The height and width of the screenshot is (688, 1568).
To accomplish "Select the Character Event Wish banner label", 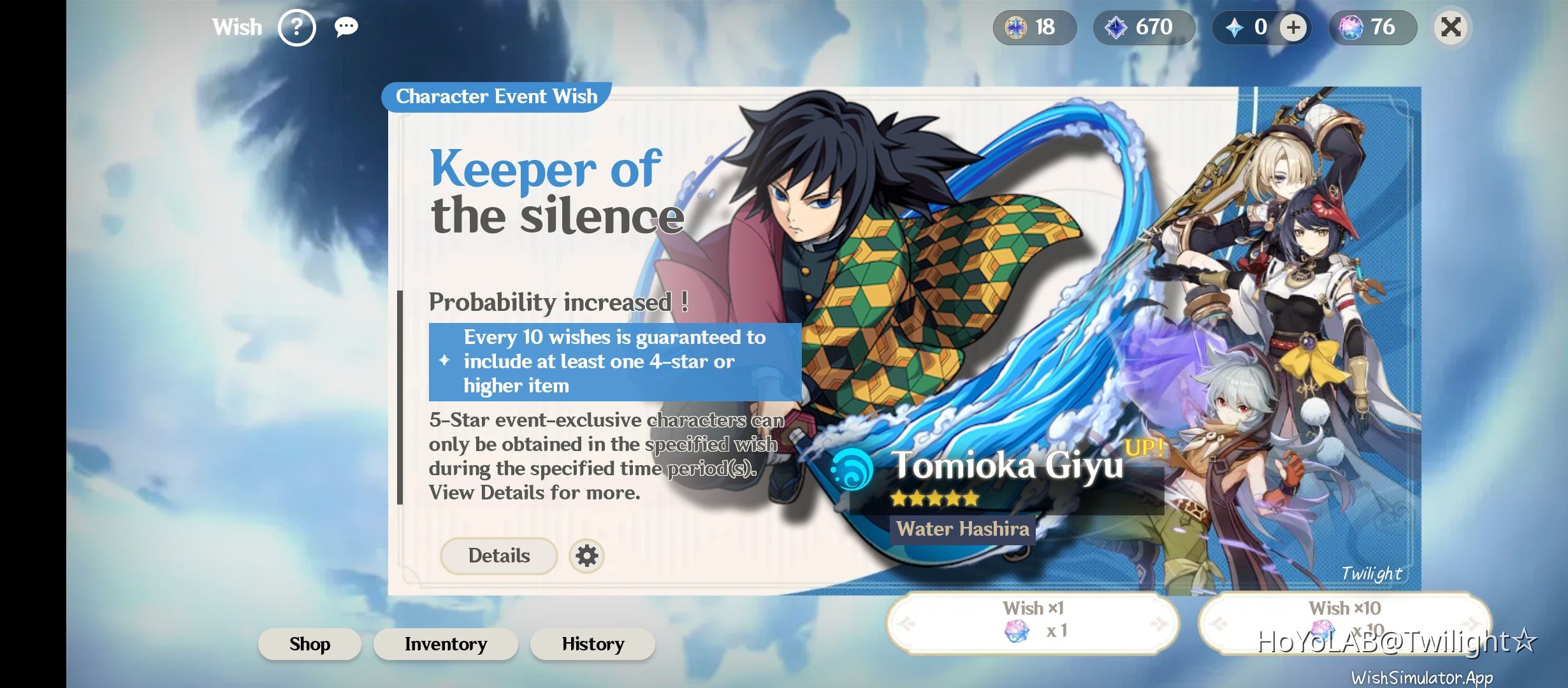I will click(495, 96).
